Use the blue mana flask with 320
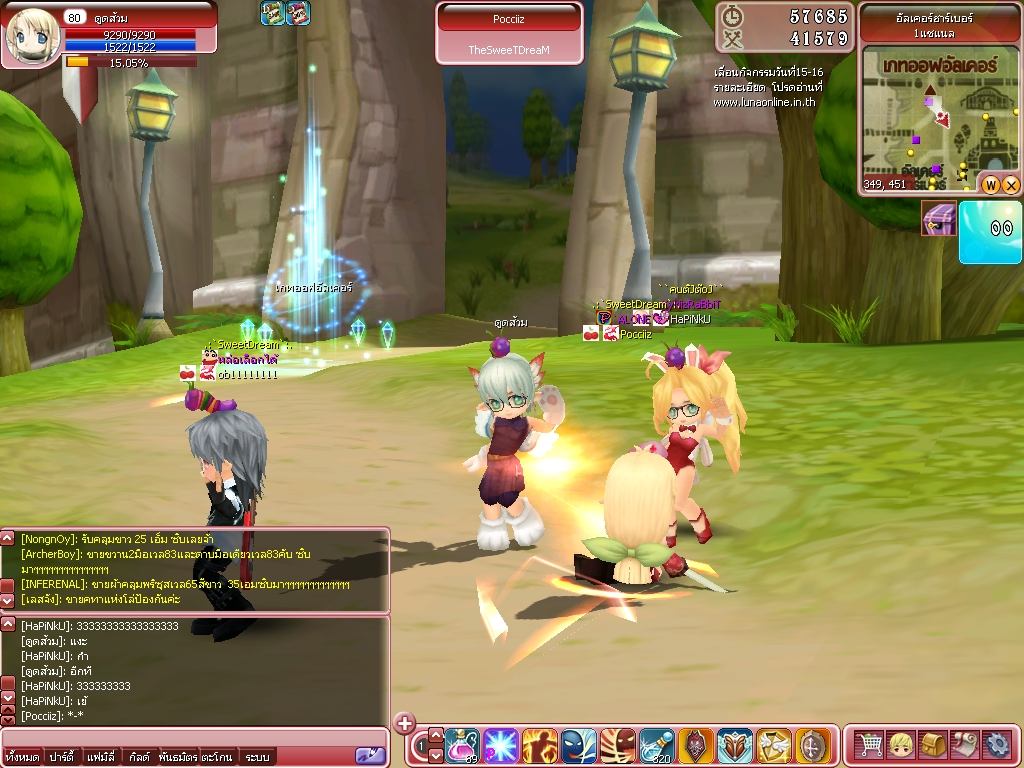The height and width of the screenshot is (768, 1024). tap(657, 746)
